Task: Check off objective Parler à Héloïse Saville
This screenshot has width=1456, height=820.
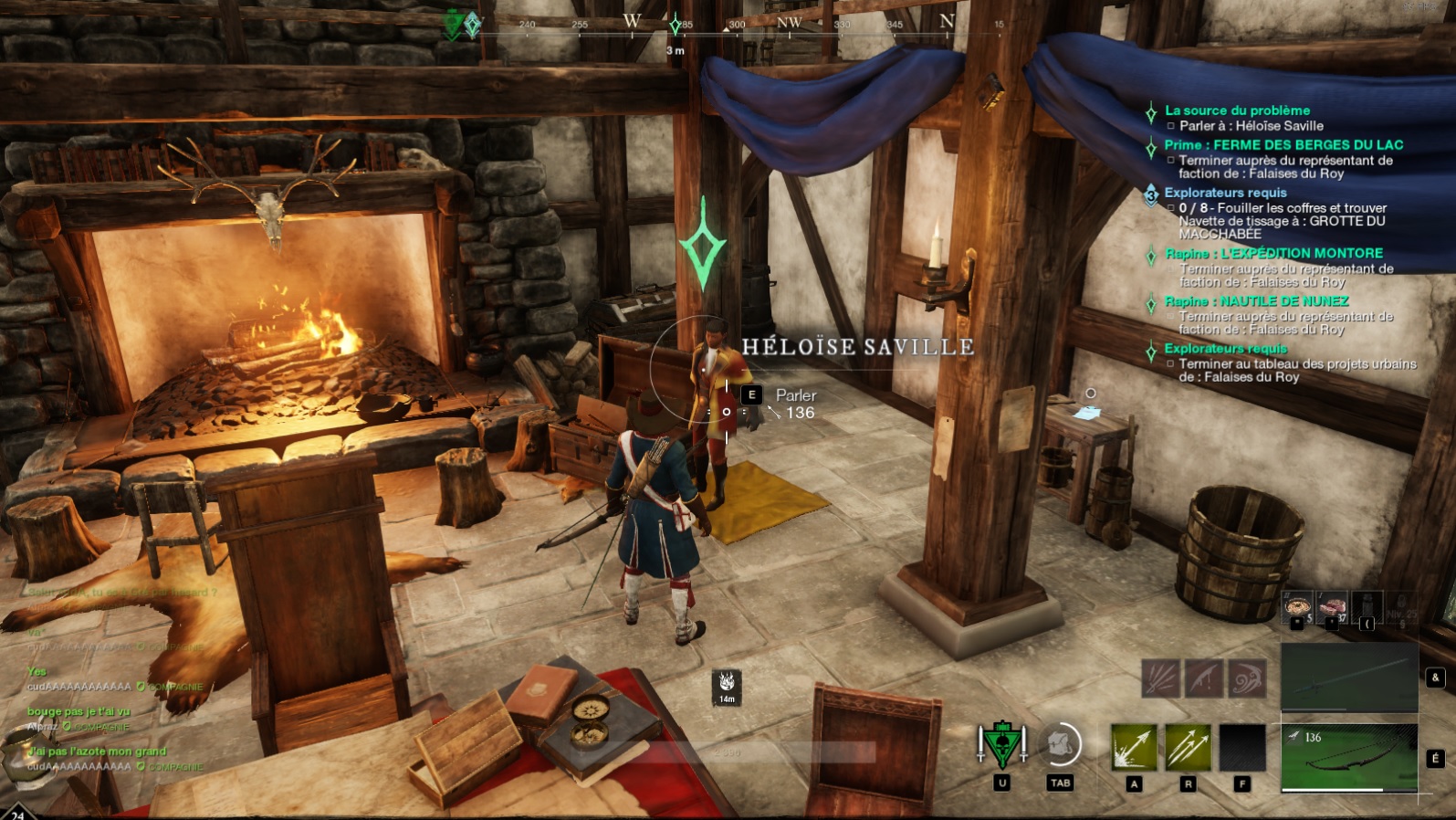Action: (1171, 125)
